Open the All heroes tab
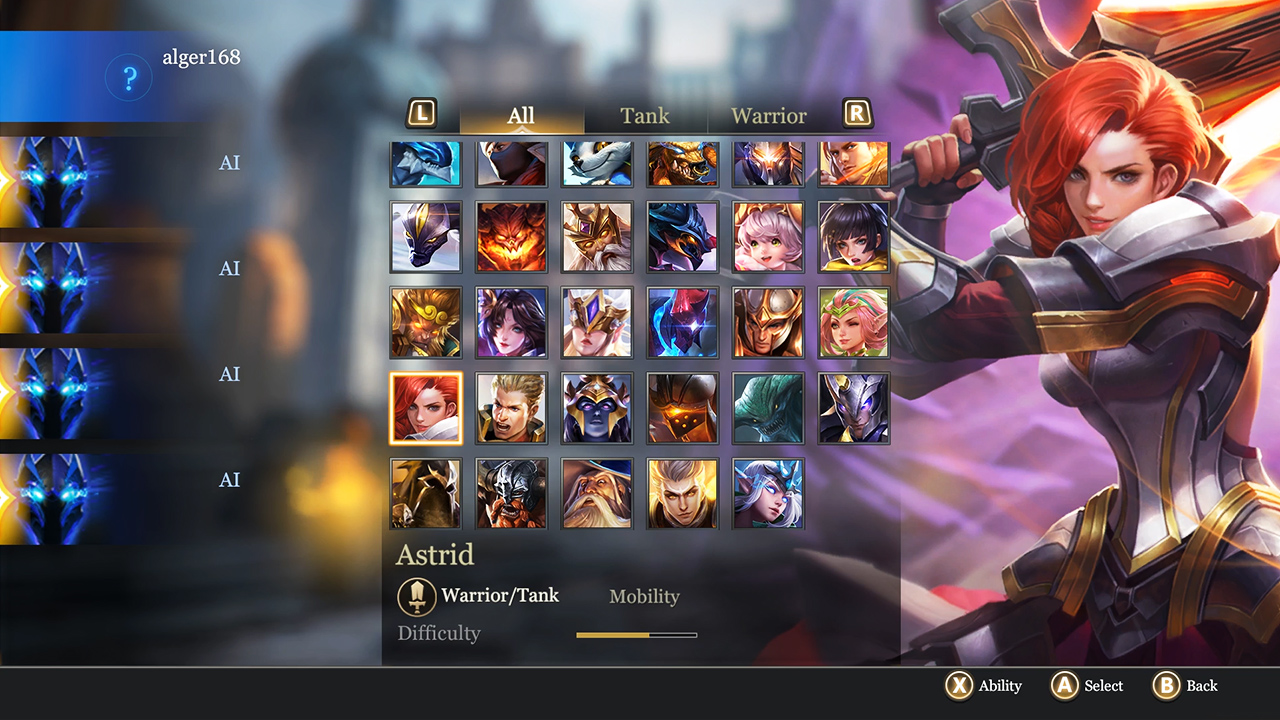 click(x=520, y=115)
